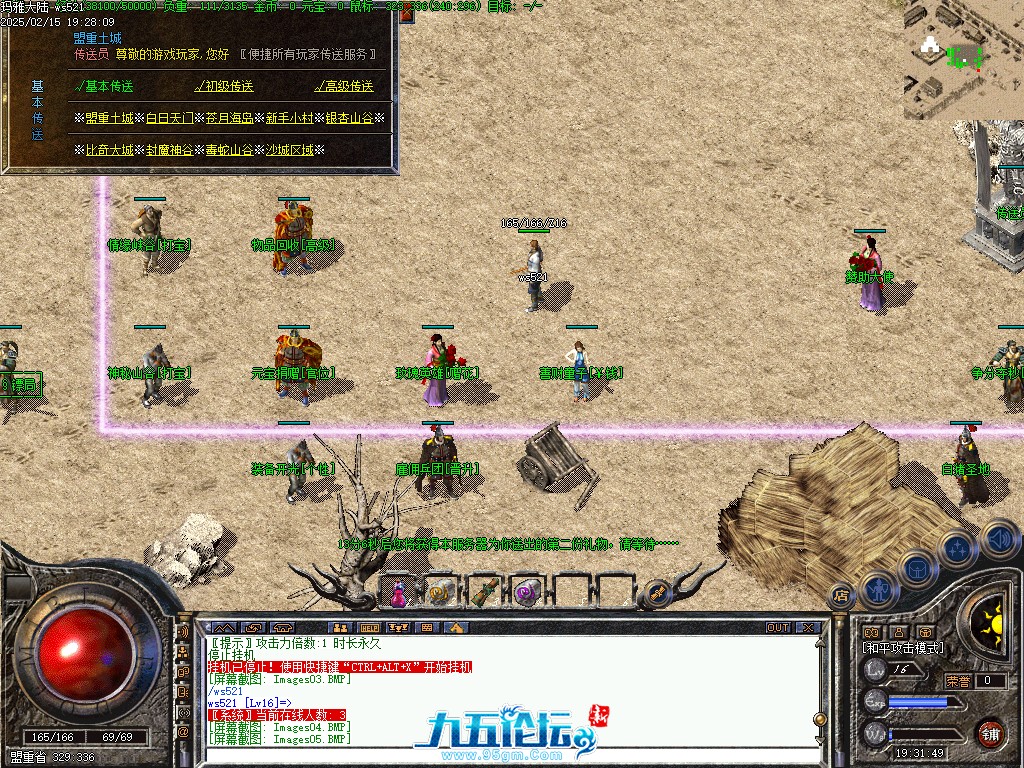Close the chat panel with X button
The height and width of the screenshot is (768, 1024).
tap(808, 628)
